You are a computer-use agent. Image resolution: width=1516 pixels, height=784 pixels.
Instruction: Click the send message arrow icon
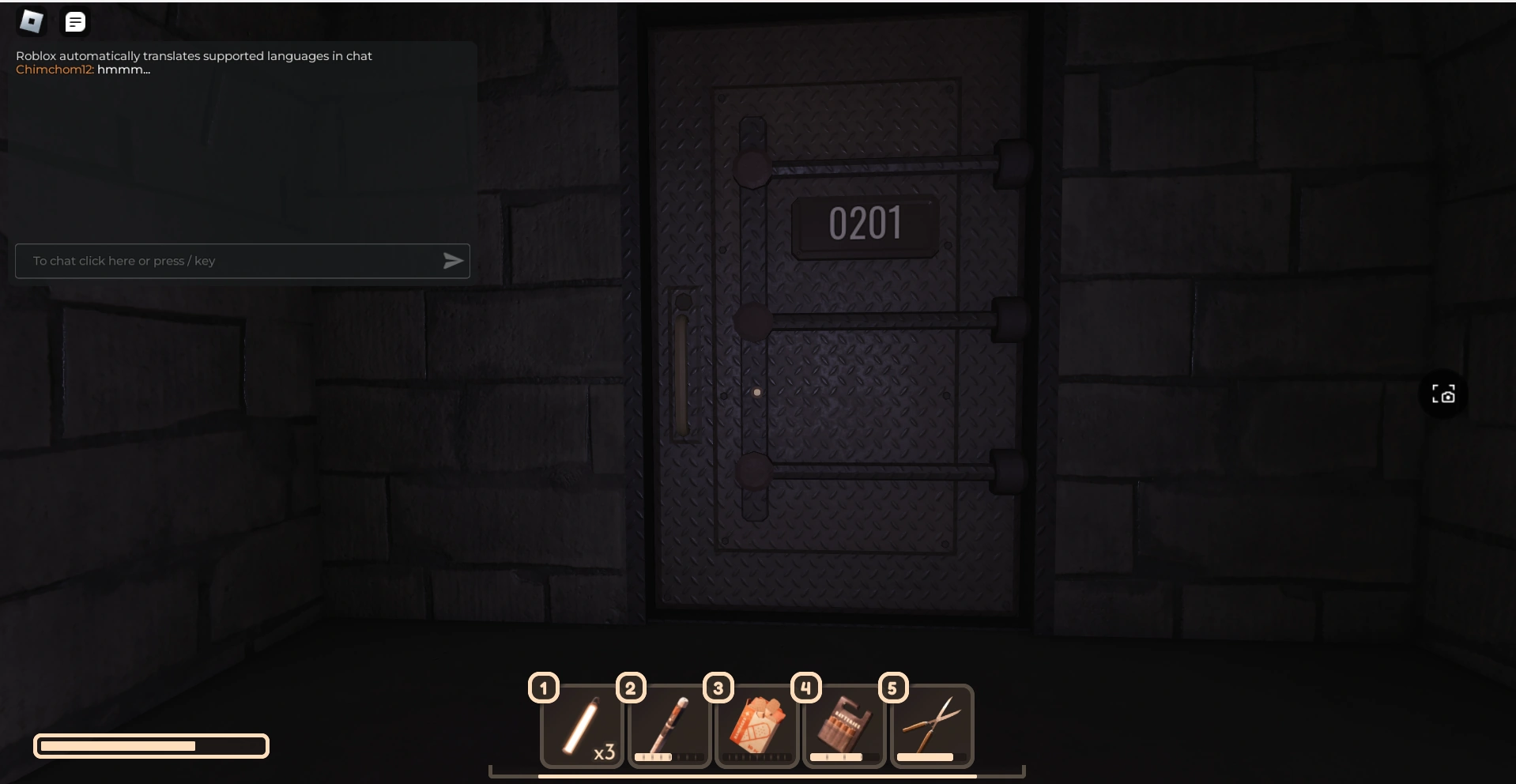(453, 261)
